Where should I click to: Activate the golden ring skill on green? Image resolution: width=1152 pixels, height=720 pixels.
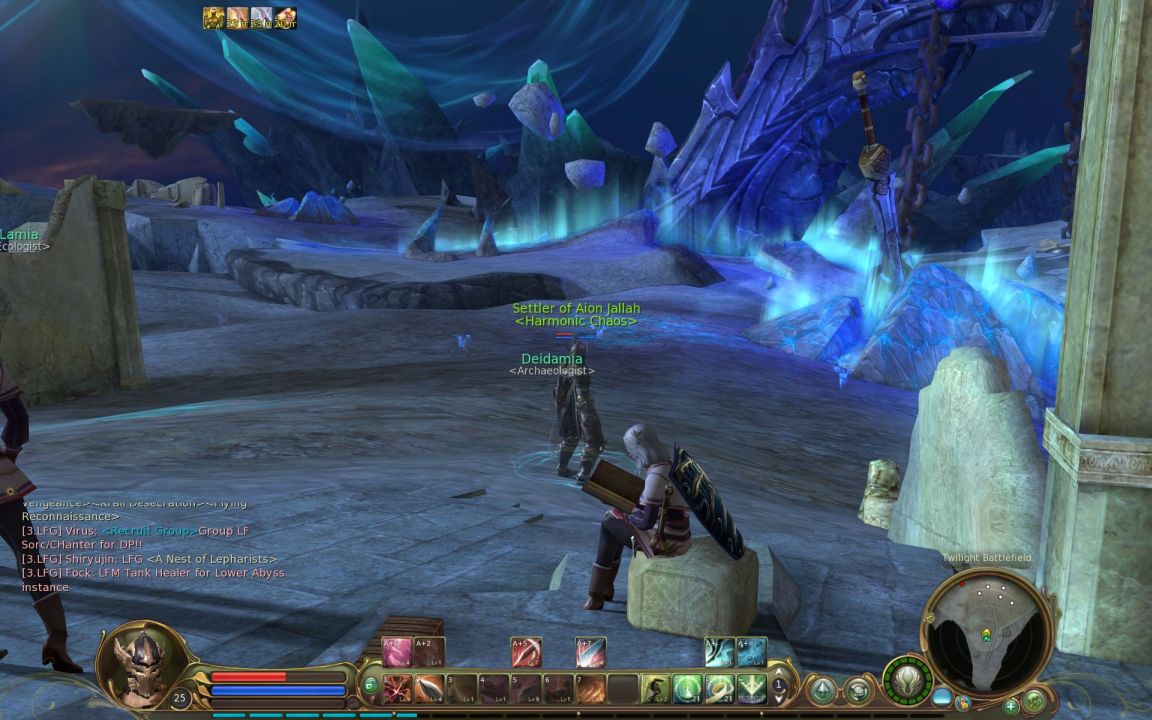(719, 688)
